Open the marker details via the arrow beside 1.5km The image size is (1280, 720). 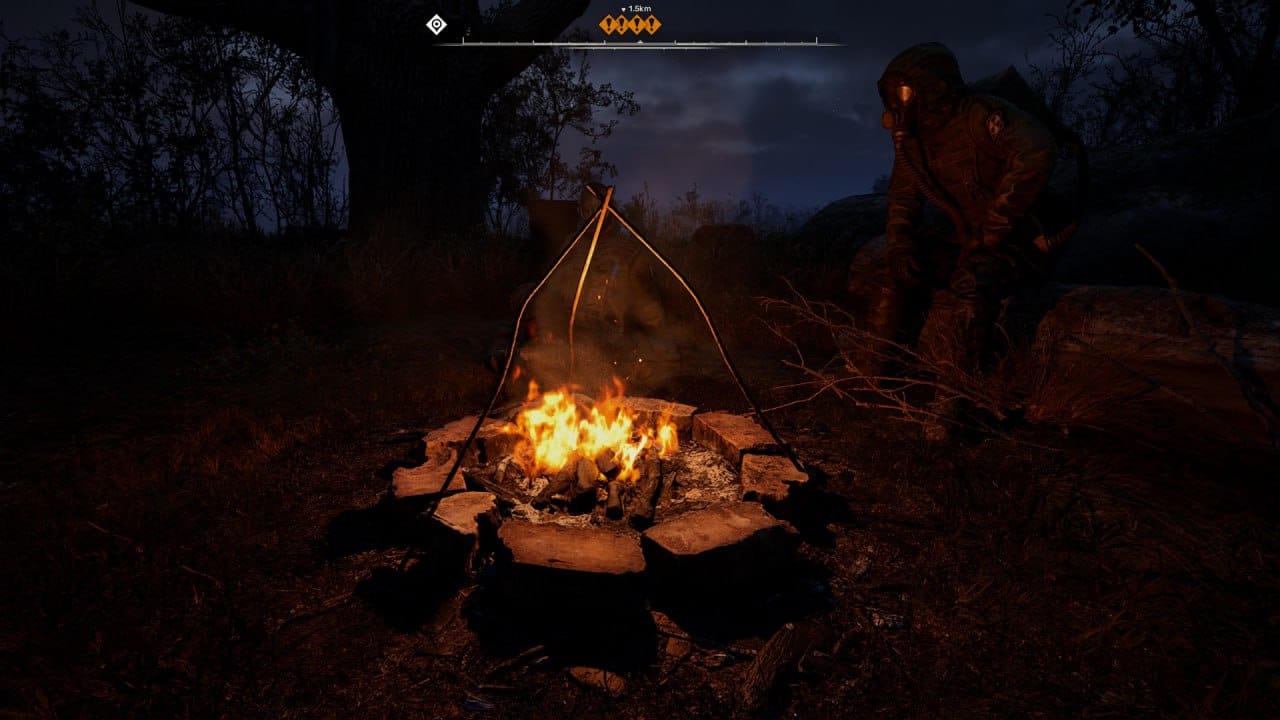tap(623, 8)
